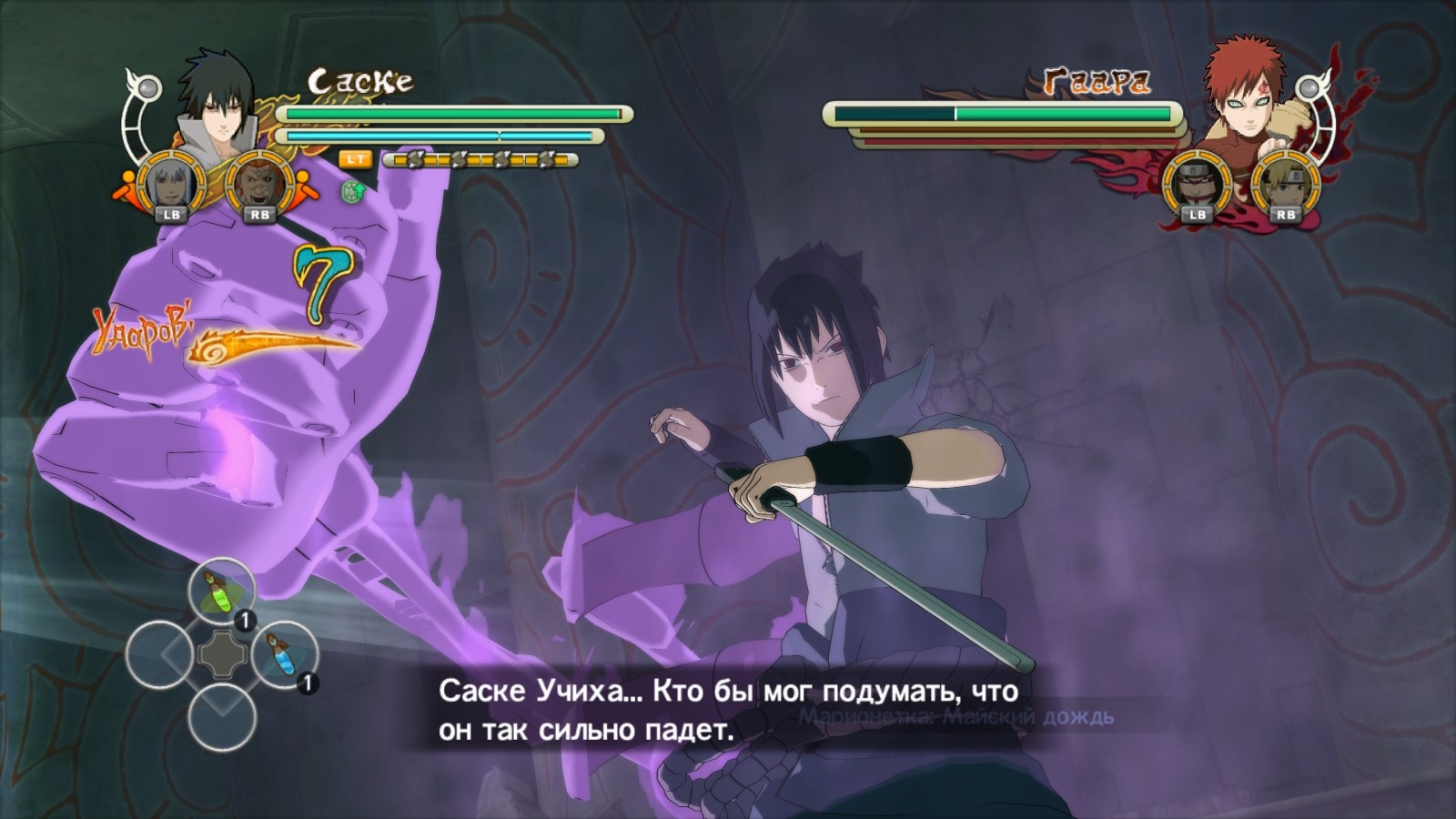Select Gaara's blonde support character

pos(1285,184)
